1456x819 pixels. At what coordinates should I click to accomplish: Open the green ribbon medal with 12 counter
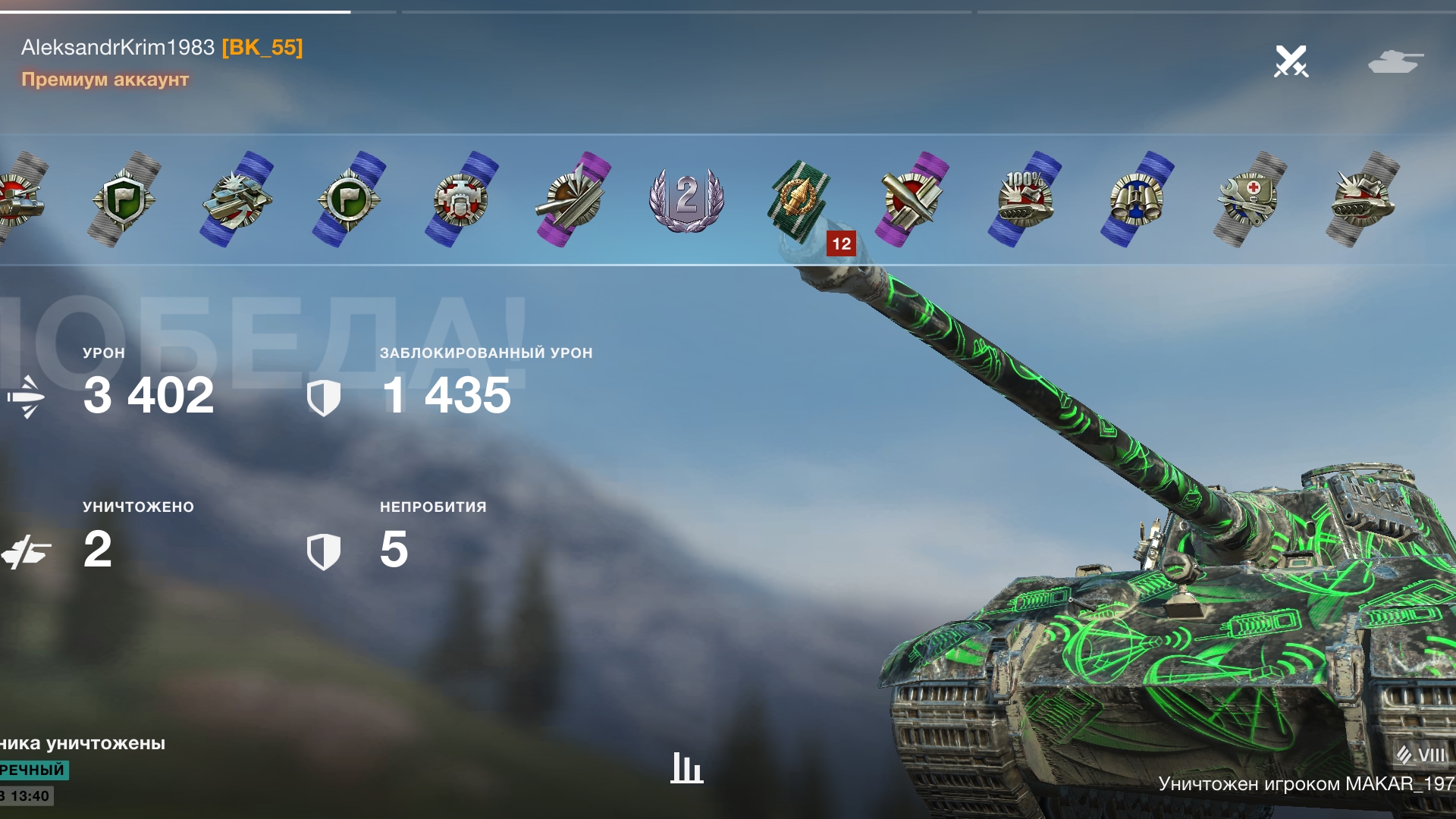coord(799,200)
